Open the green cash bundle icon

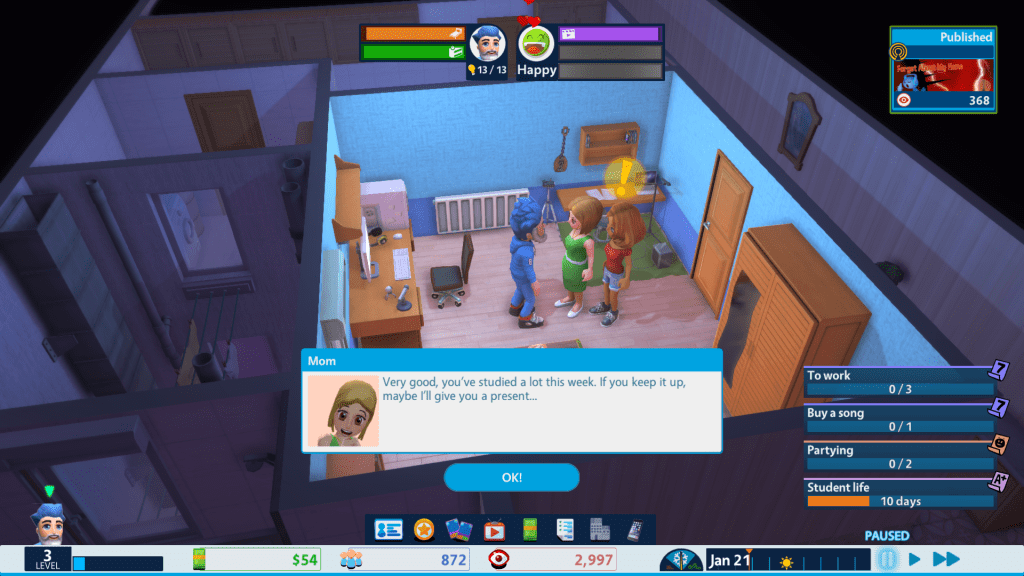point(529,529)
